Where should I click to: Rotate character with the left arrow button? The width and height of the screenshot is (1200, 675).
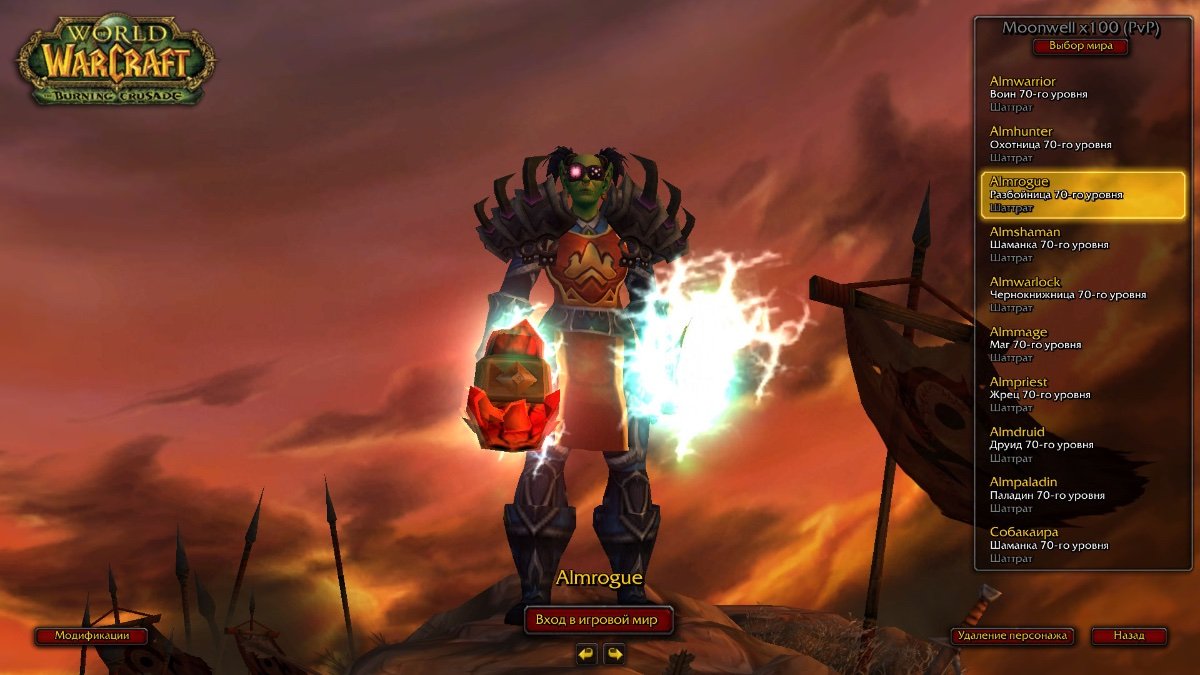click(x=586, y=654)
